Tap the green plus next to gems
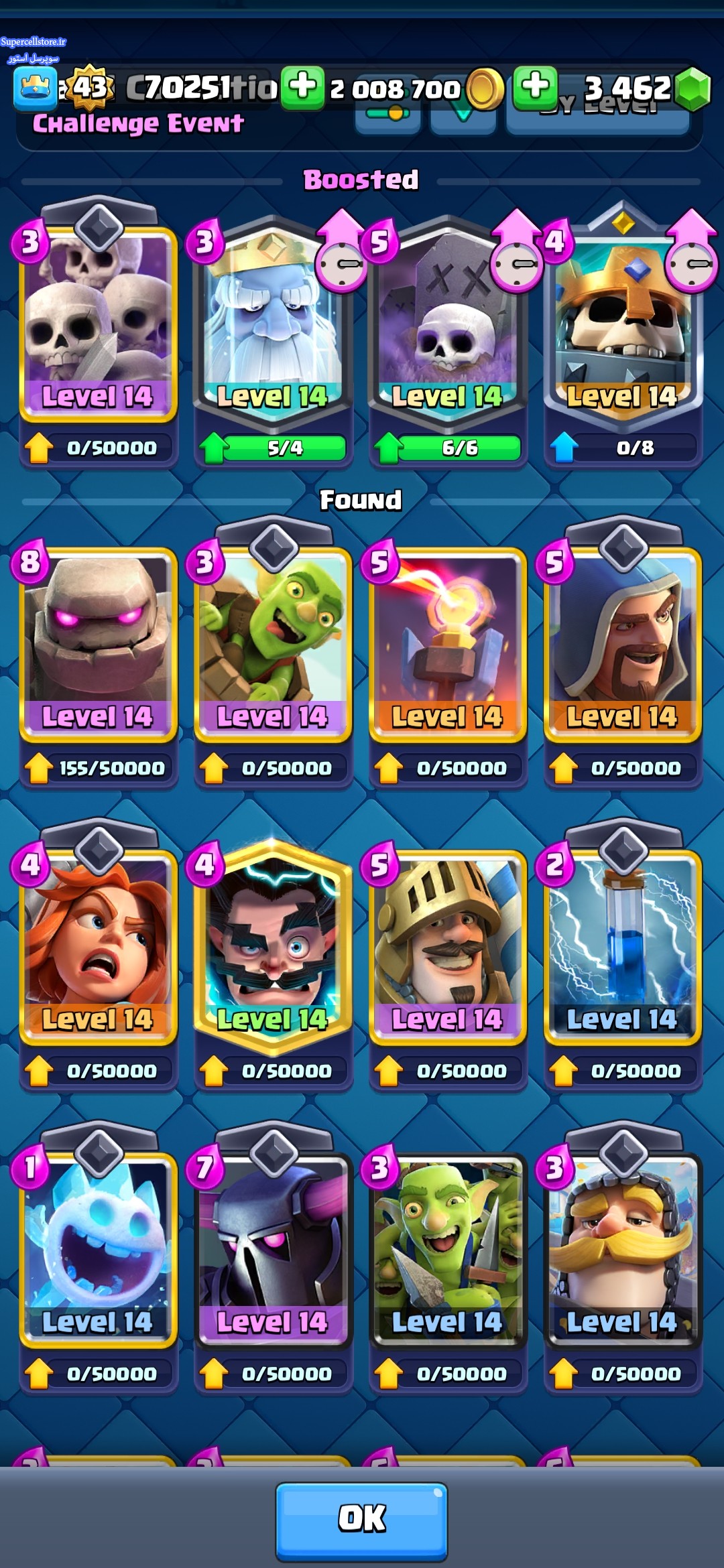Viewport: 724px width, 1568px height. click(535, 87)
